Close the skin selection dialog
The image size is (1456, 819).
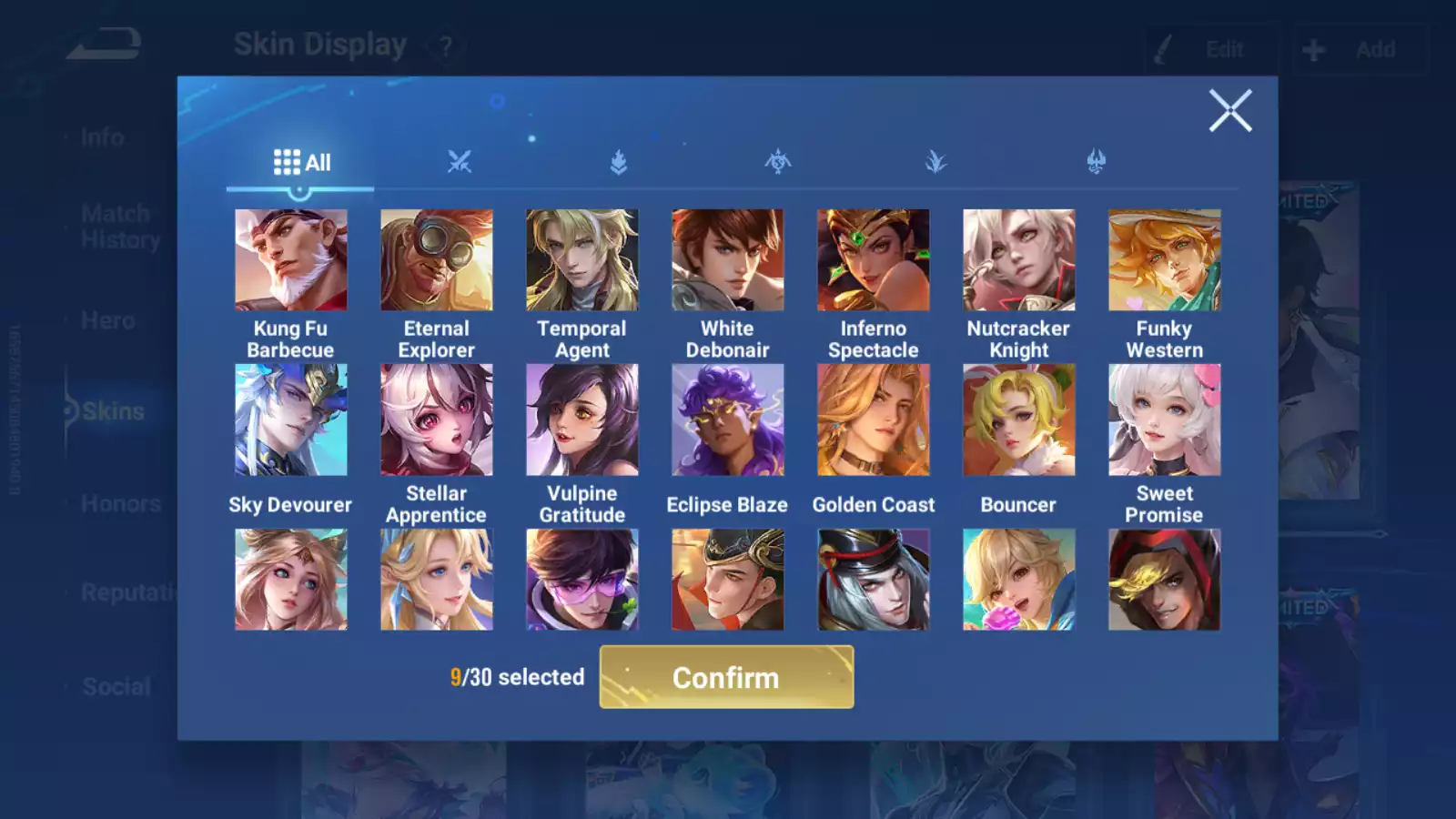tap(1230, 111)
